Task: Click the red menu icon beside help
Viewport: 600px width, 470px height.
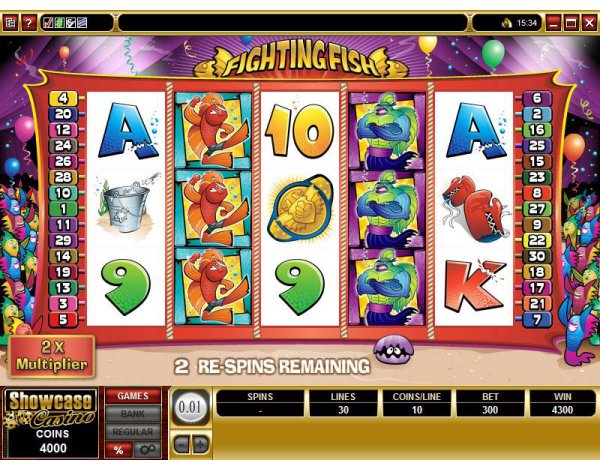Action: coord(10,22)
